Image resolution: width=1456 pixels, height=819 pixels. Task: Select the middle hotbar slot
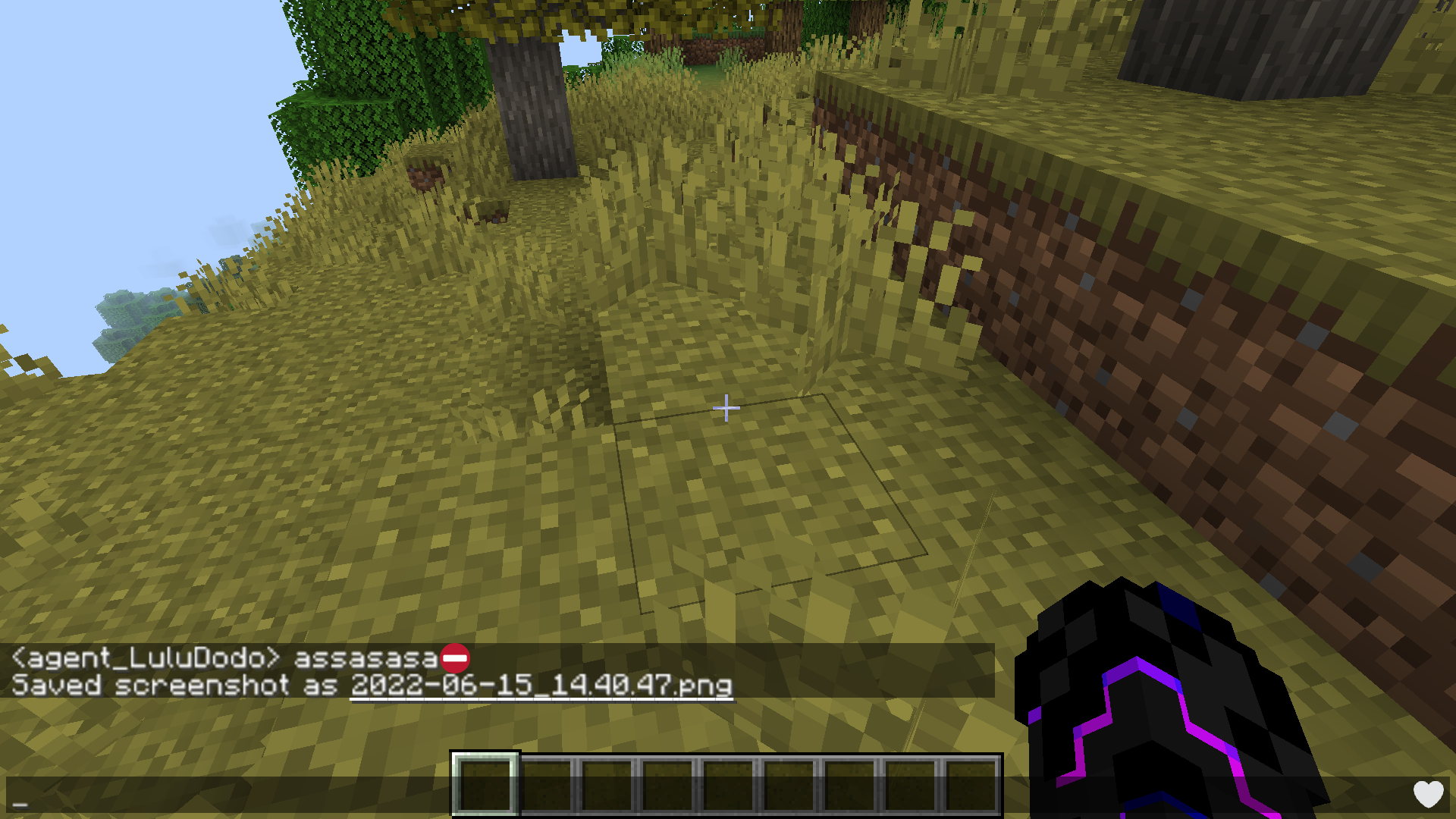pos(728,785)
